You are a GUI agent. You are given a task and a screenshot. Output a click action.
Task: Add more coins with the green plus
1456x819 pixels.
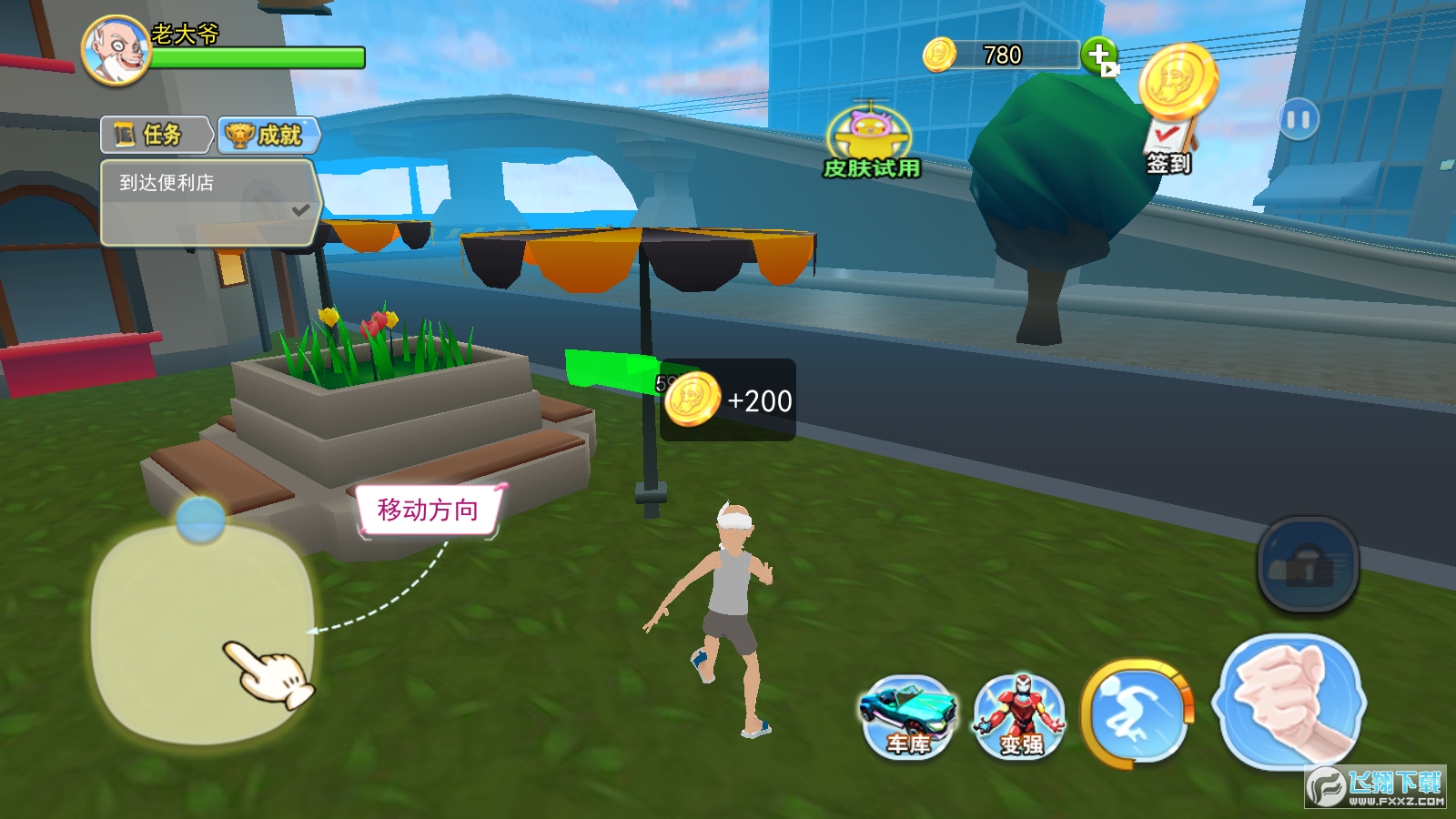click(1099, 56)
